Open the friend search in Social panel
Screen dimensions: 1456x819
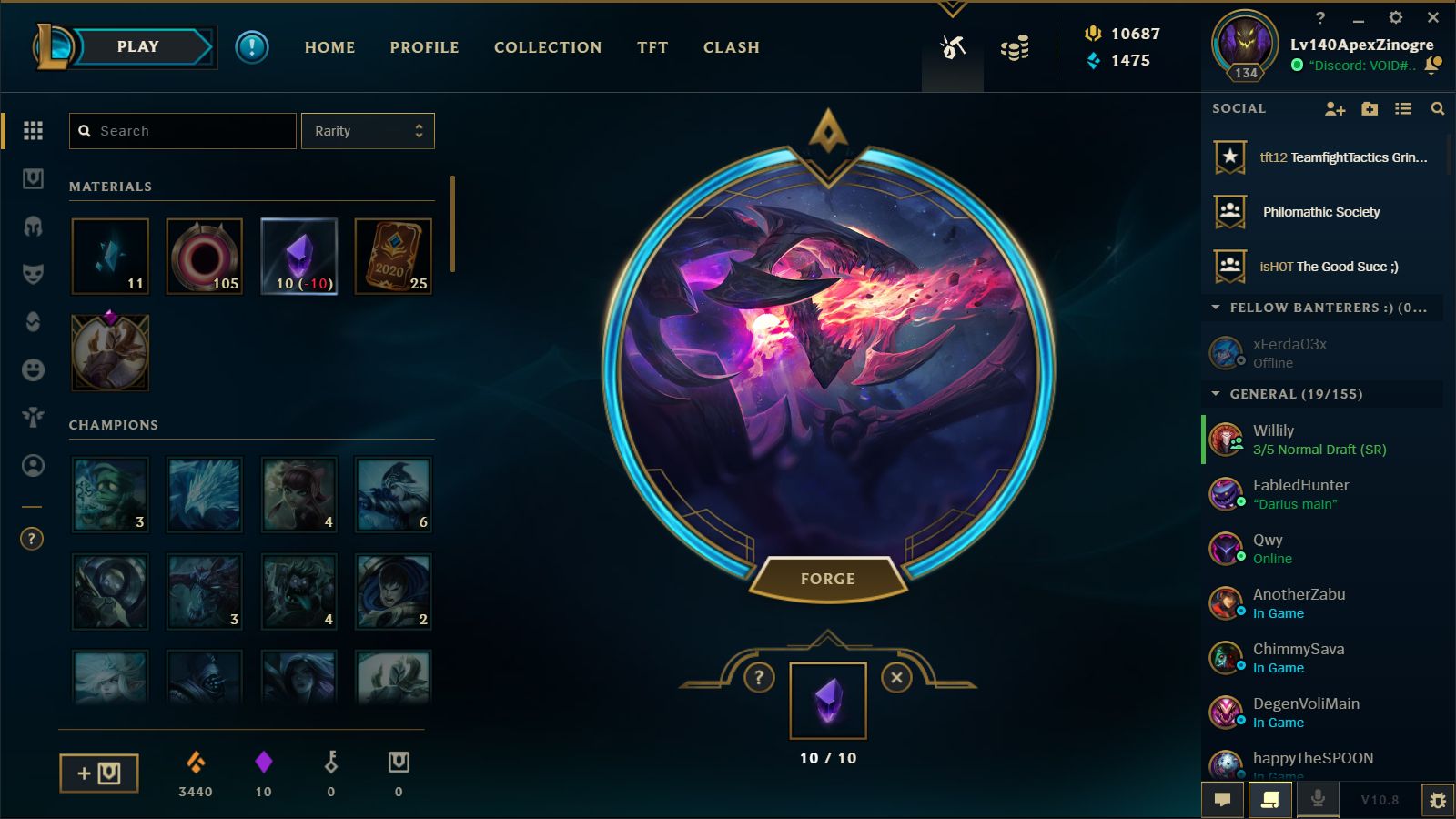point(1438,108)
